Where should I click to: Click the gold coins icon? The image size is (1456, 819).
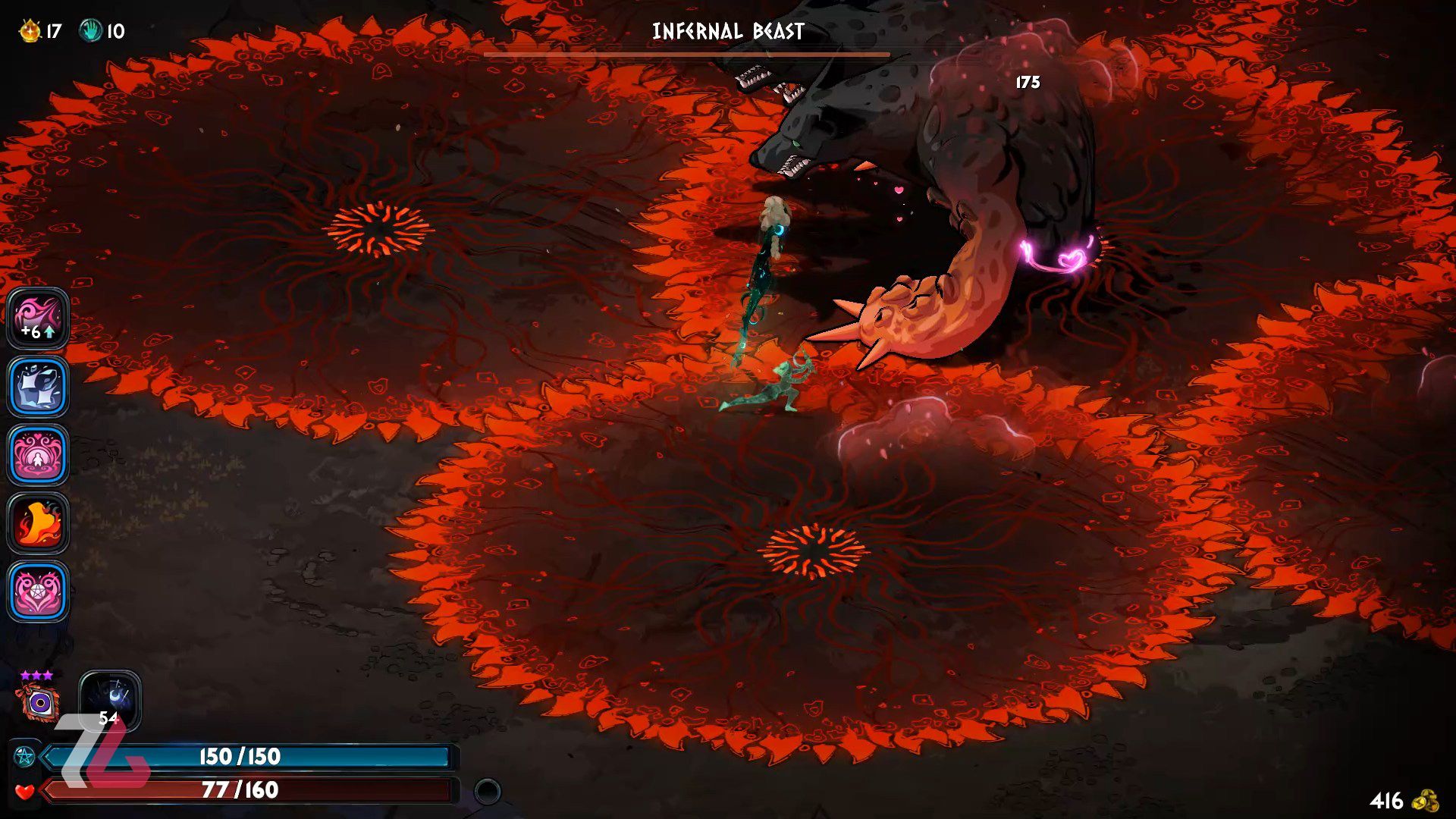point(1426,801)
